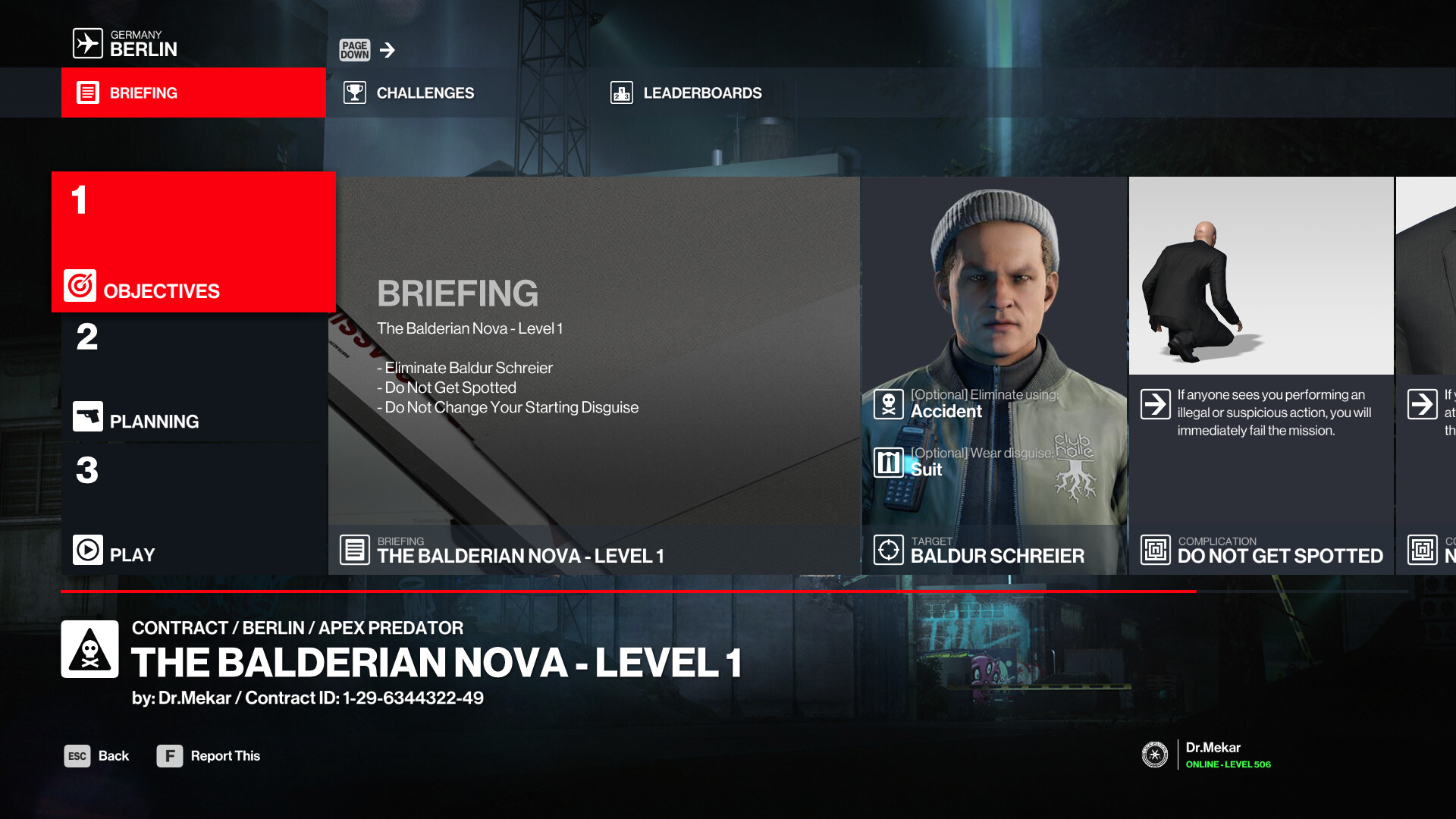The width and height of the screenshot is (1456, 819).
Task: Open the Dr.Mekar player profile
Action: coord(1210,755)
